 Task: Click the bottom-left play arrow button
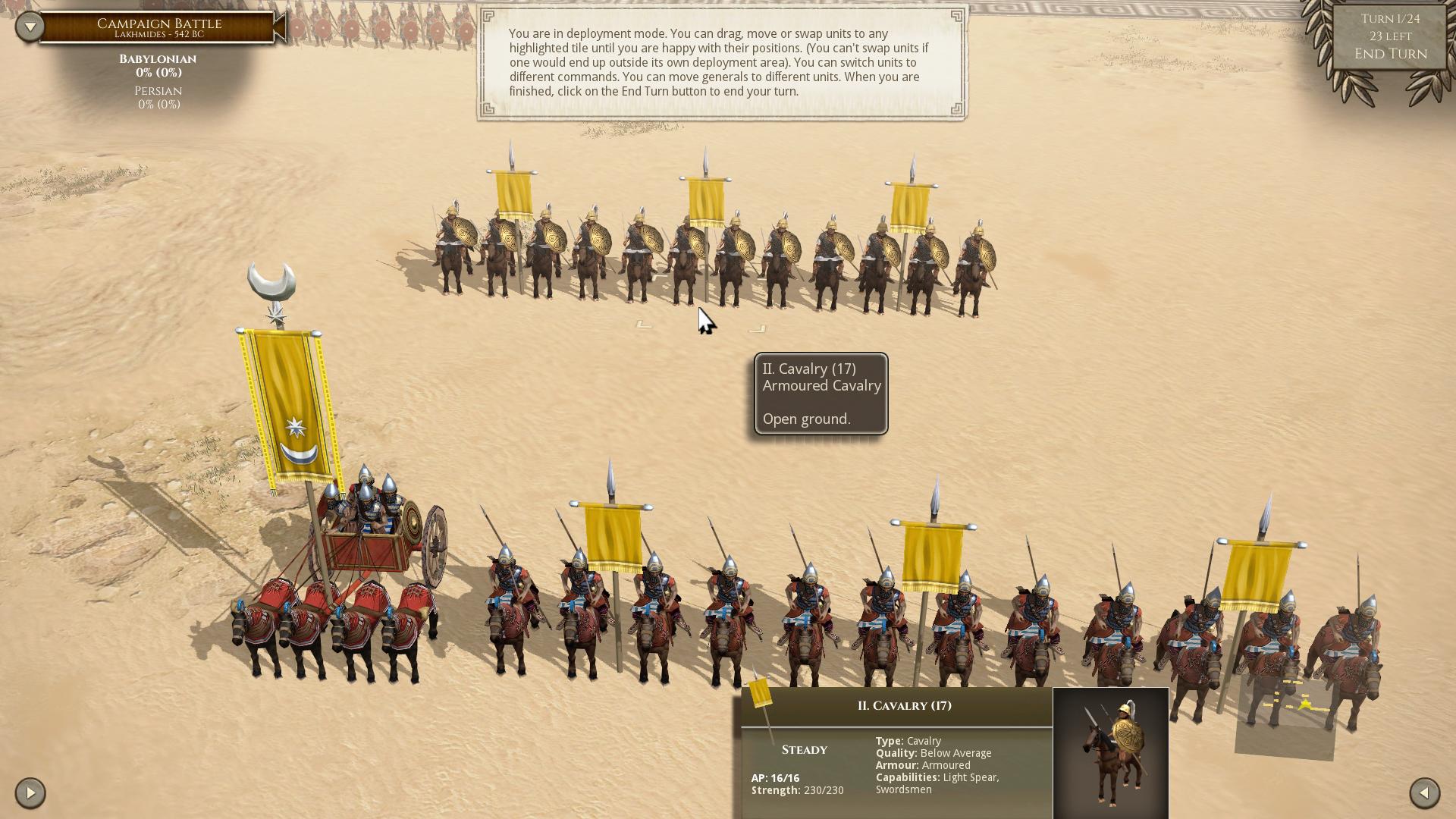tap(30, 793)
